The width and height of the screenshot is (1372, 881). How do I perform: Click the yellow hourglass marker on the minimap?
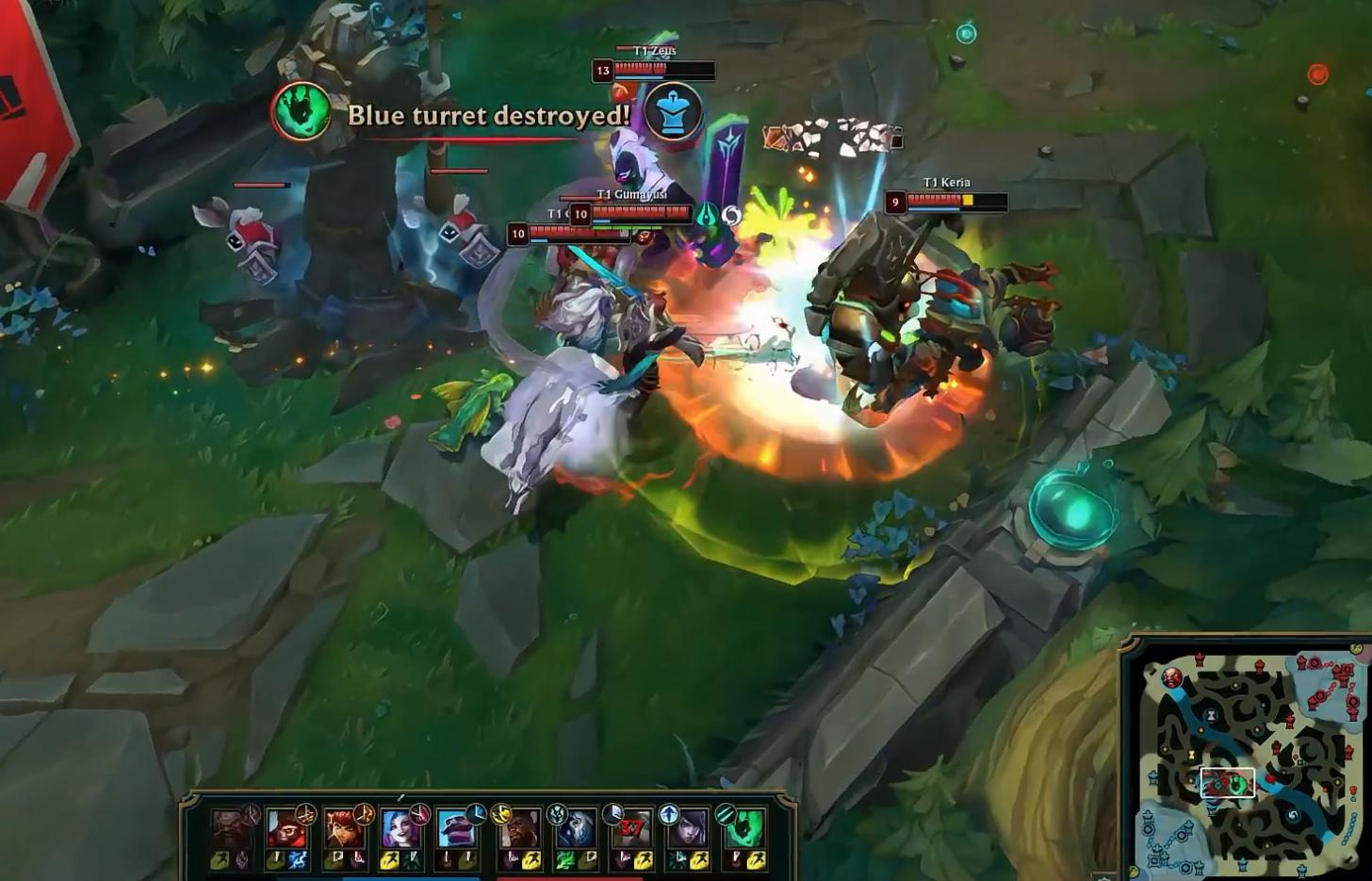pos(1190,754)
